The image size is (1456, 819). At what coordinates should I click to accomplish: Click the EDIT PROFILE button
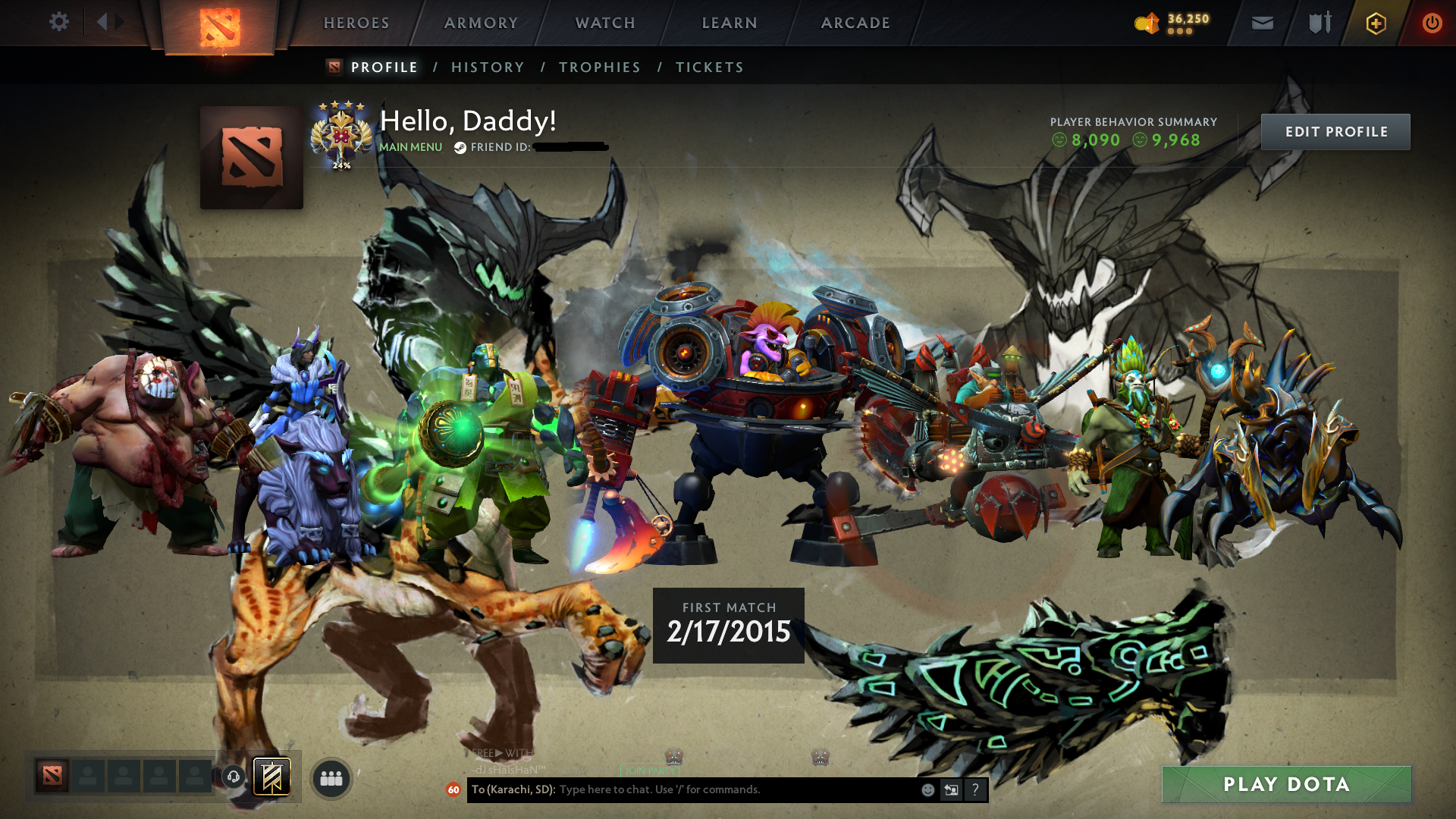click(x=1335, y=131)
